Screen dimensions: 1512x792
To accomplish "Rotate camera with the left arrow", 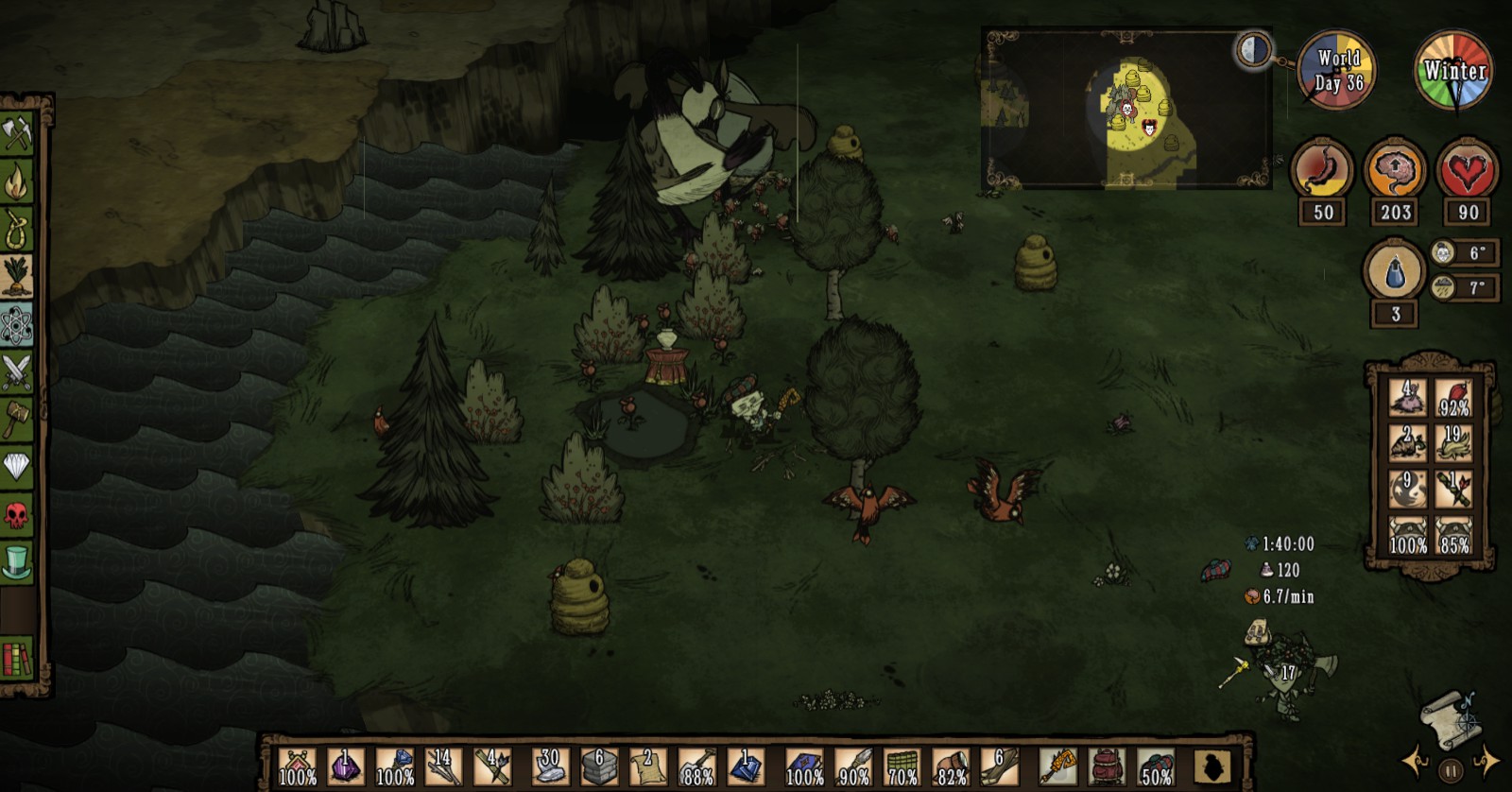I will [x=1415, y=762].
